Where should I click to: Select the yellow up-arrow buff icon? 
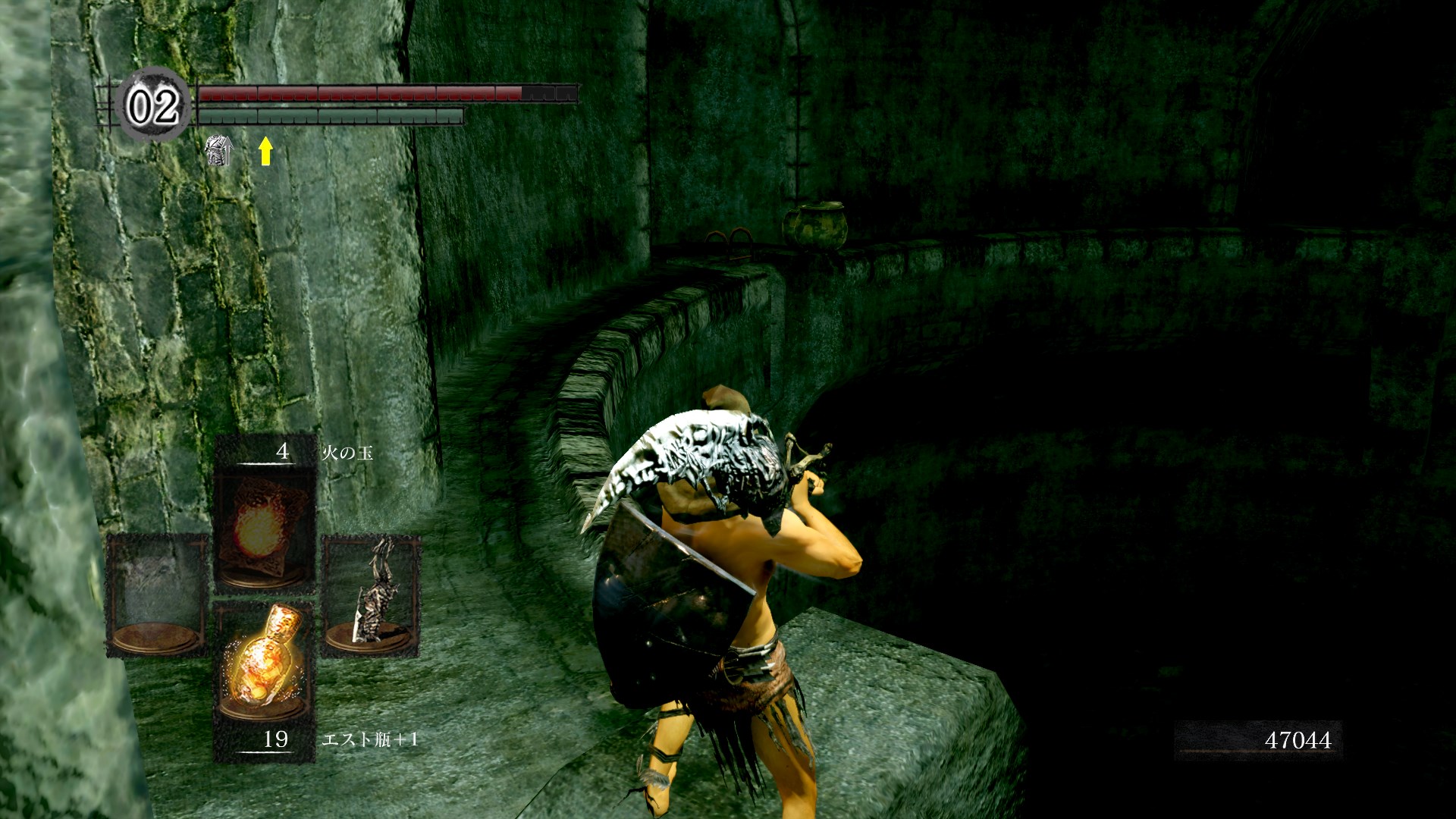[x=265, y=150]
